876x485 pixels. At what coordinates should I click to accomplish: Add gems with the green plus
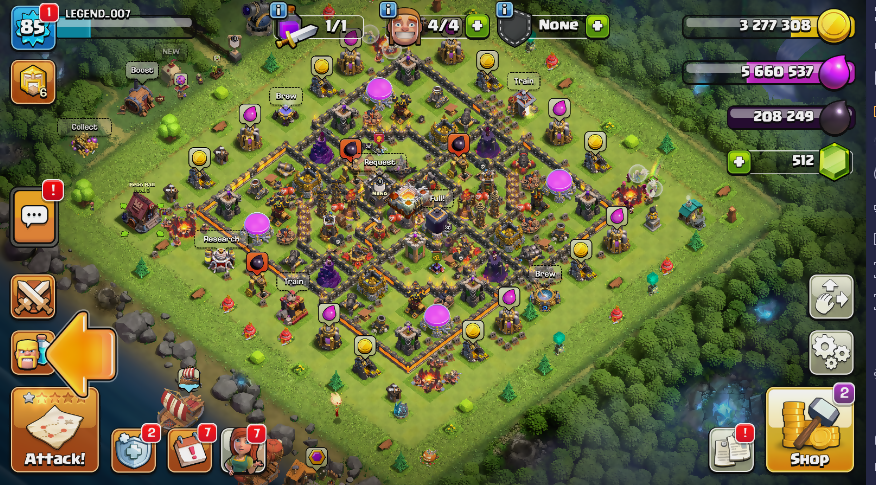coord(739,160)
